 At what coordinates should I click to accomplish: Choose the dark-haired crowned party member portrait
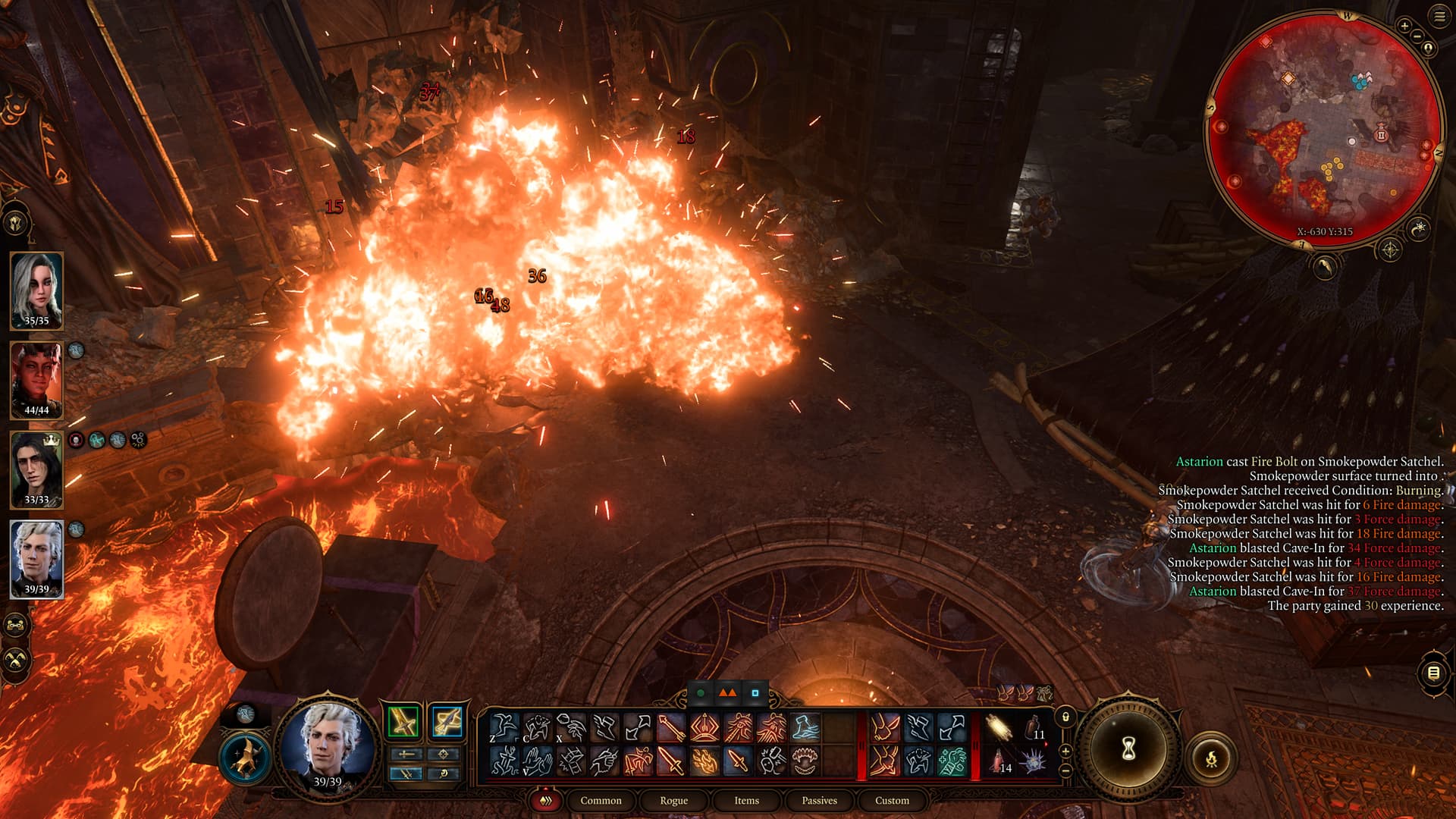[x=36, y=467]
